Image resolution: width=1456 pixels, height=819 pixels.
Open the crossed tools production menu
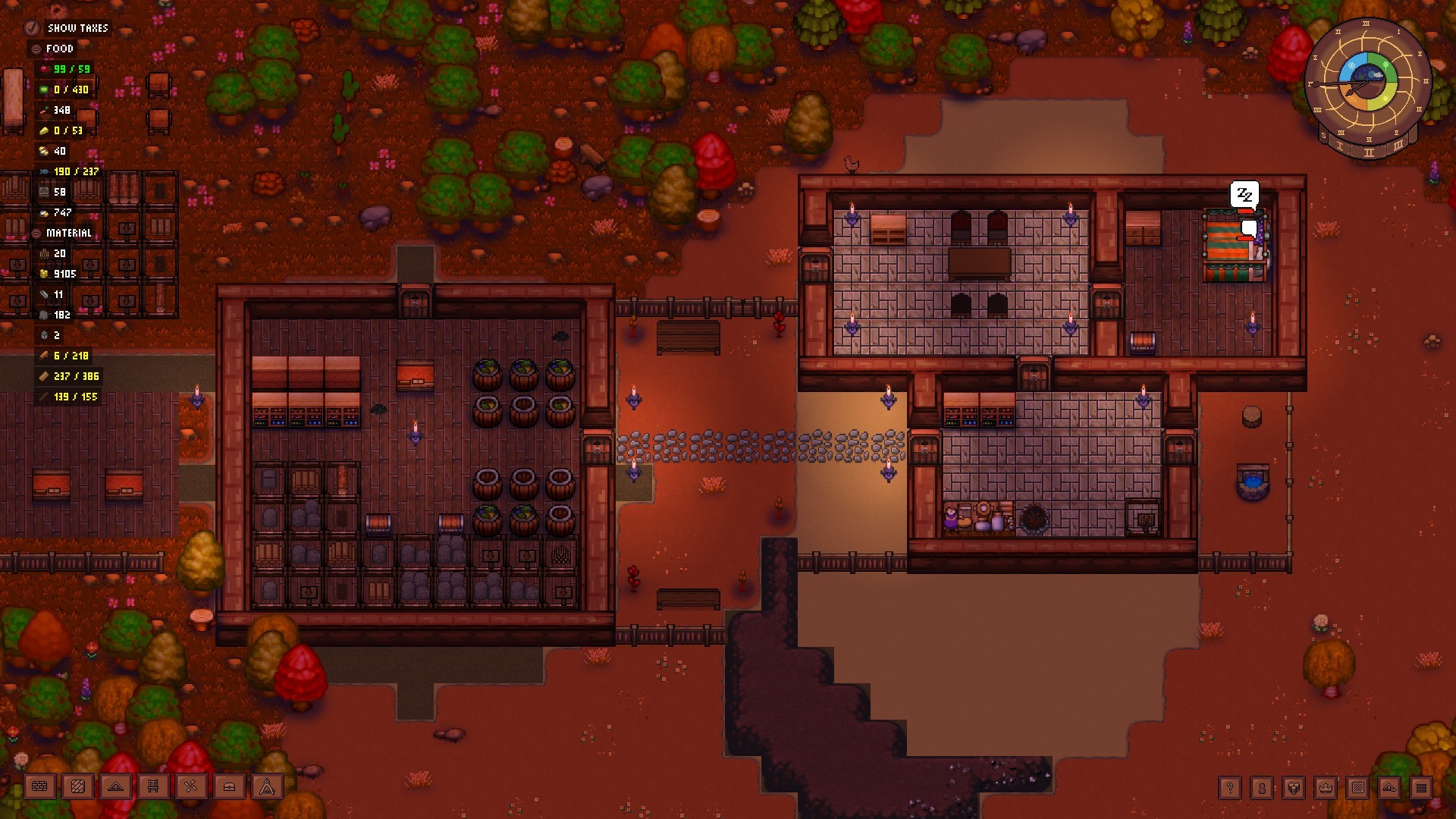tap(191, 787)
